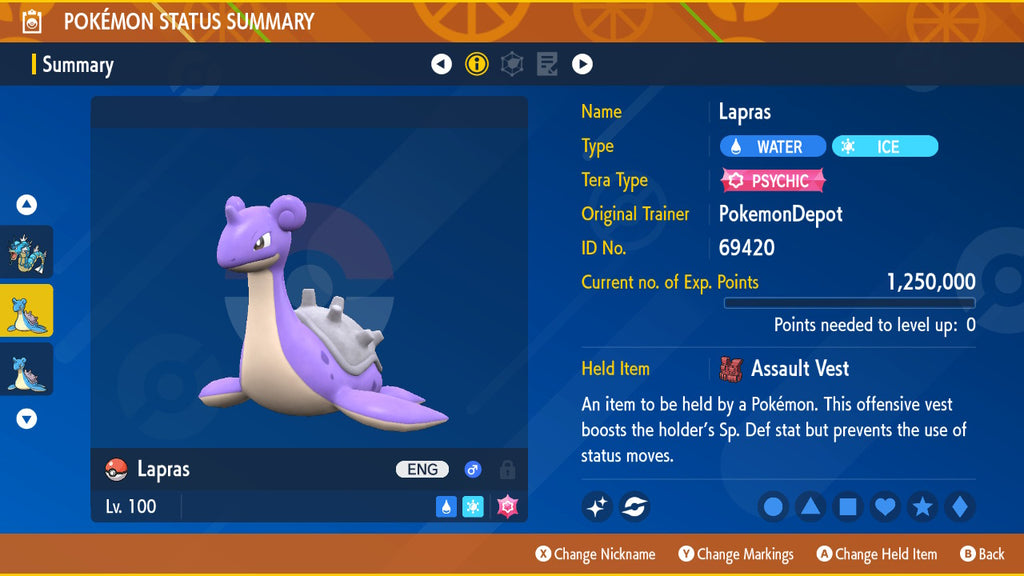Select the Assault Vest held item
The height and width of the screenshot is (576, 1024).
click(x=785, y=369)
